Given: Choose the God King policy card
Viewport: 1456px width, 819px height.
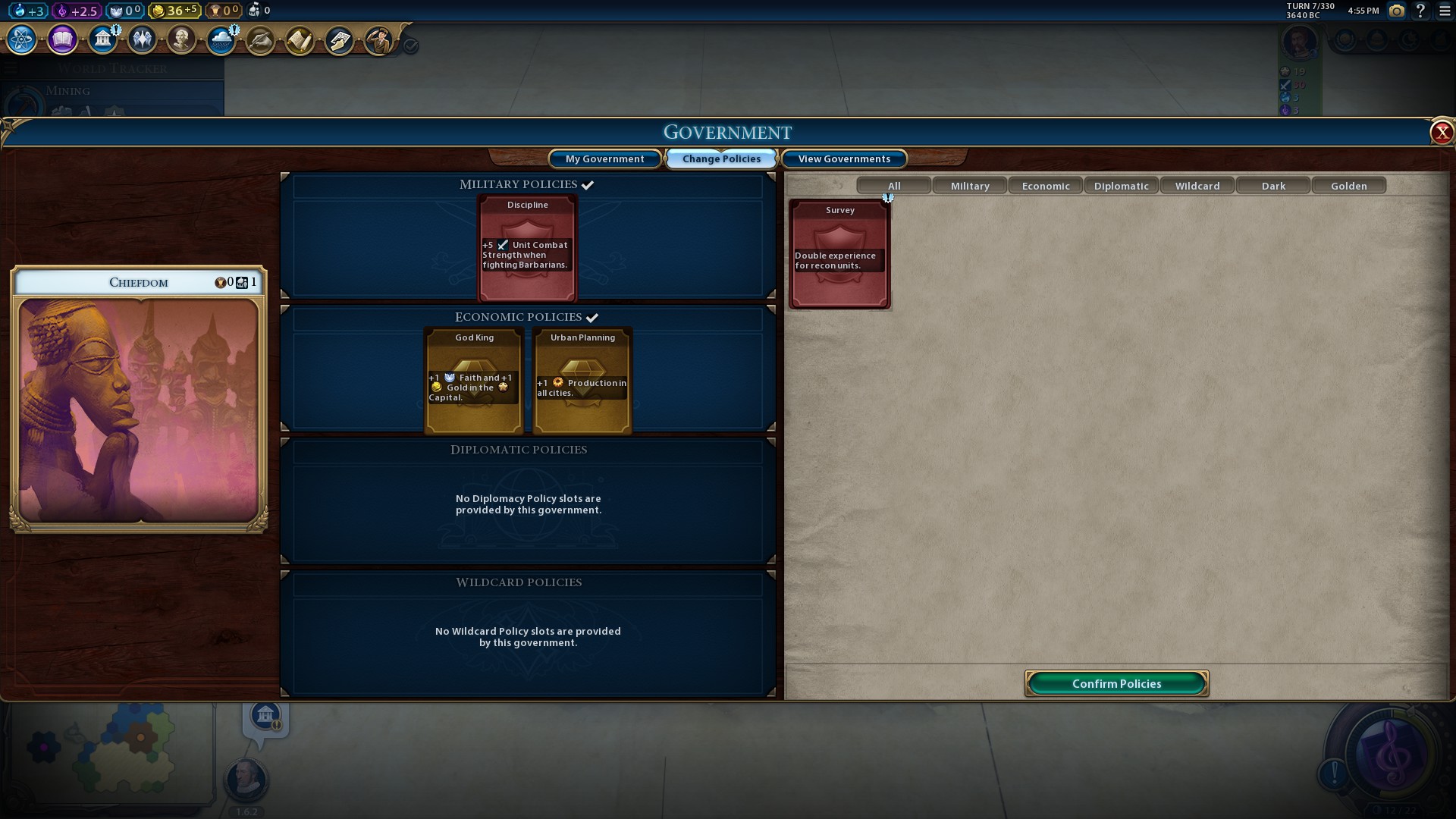Looking at the screenshot, I should [474, 381].
